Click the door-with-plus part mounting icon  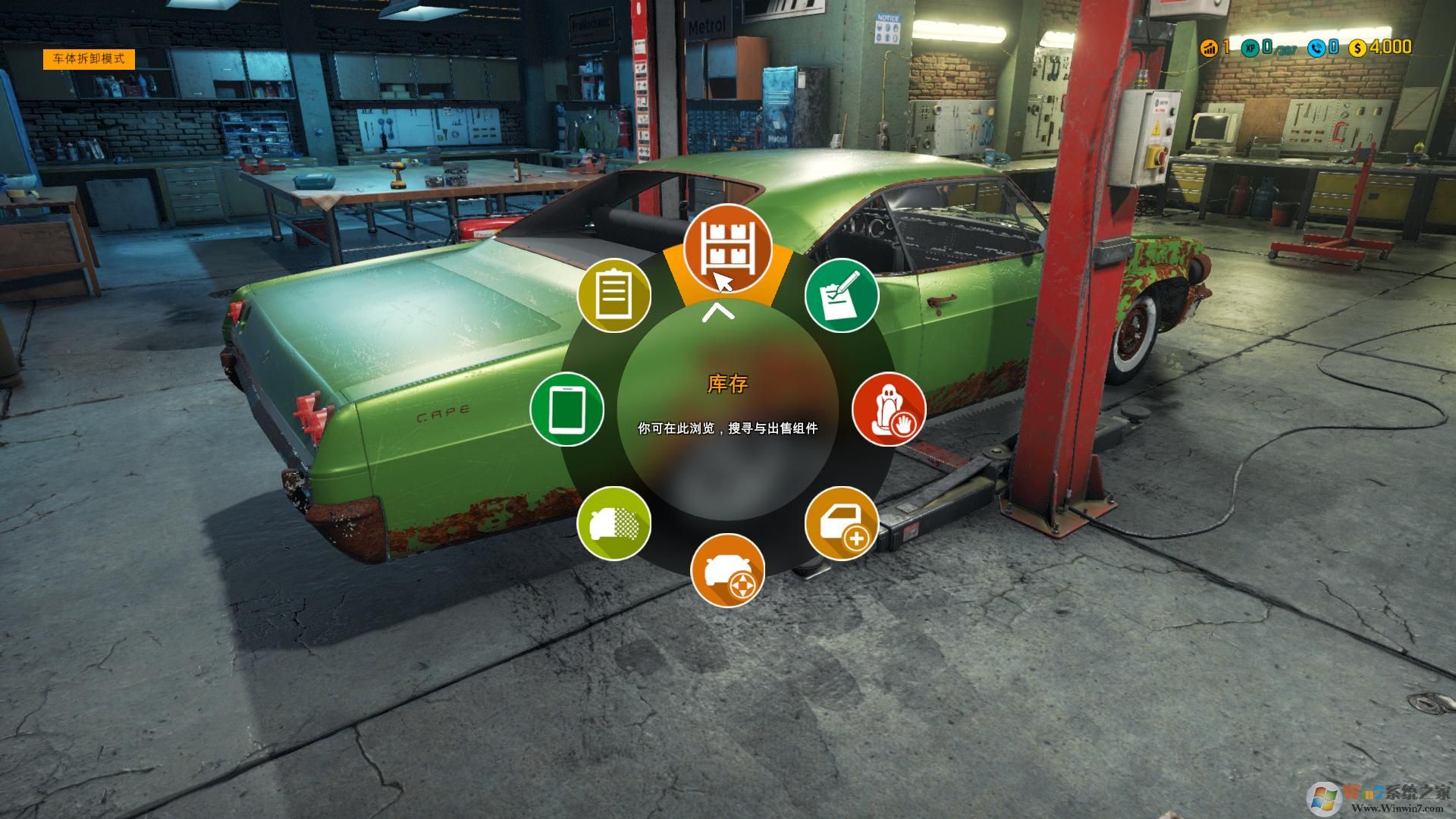842,523
